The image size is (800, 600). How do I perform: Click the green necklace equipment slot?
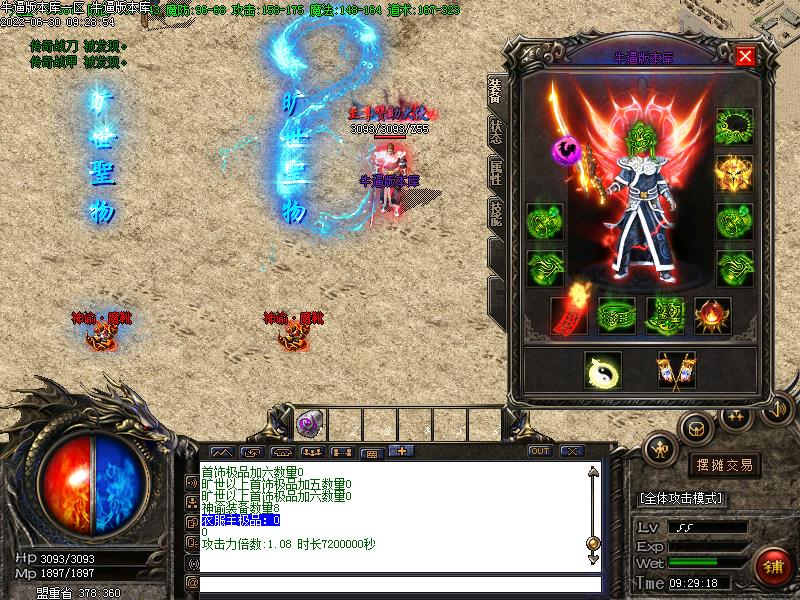pos(733,125)
